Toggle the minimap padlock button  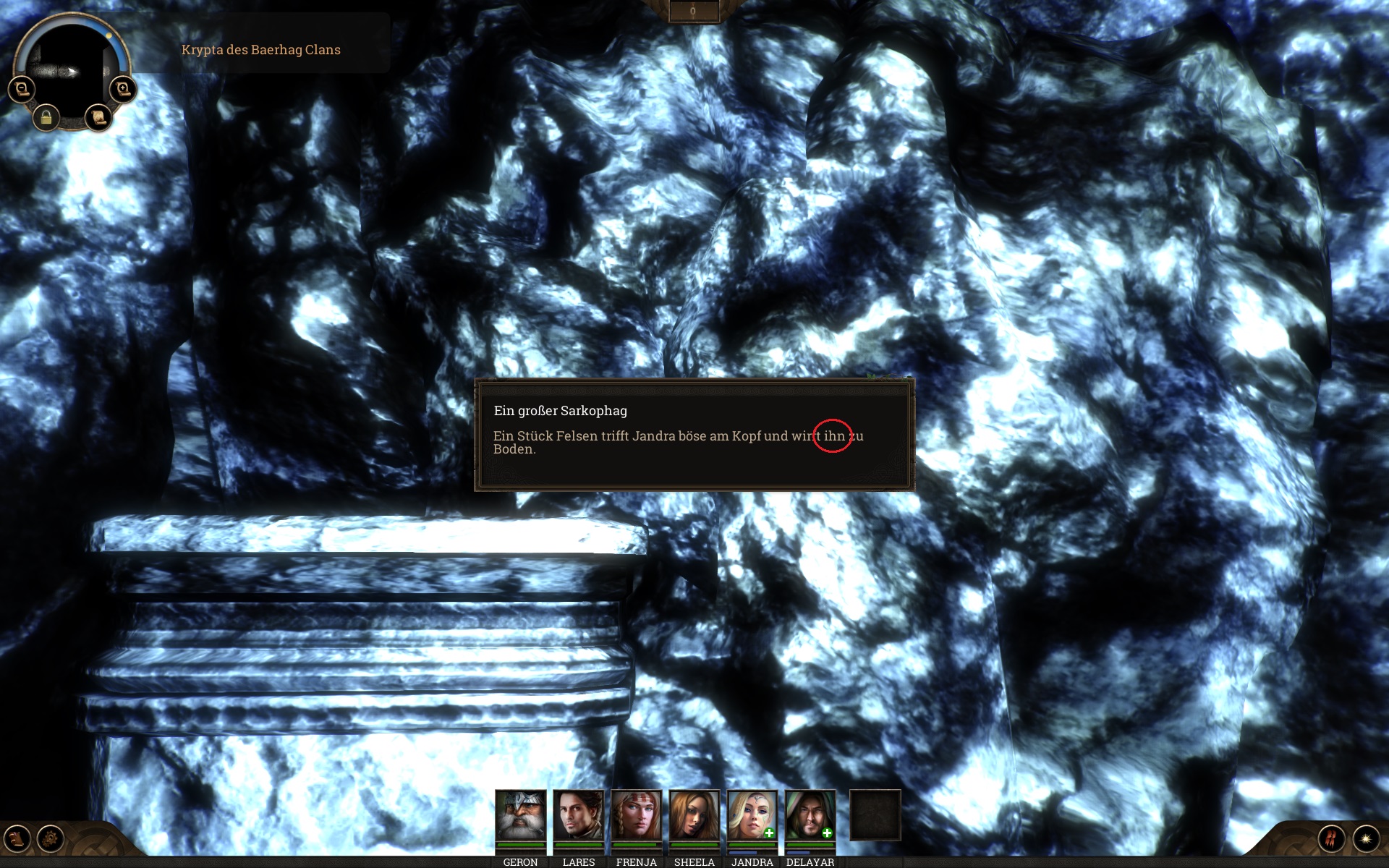[x=46, y=117]
